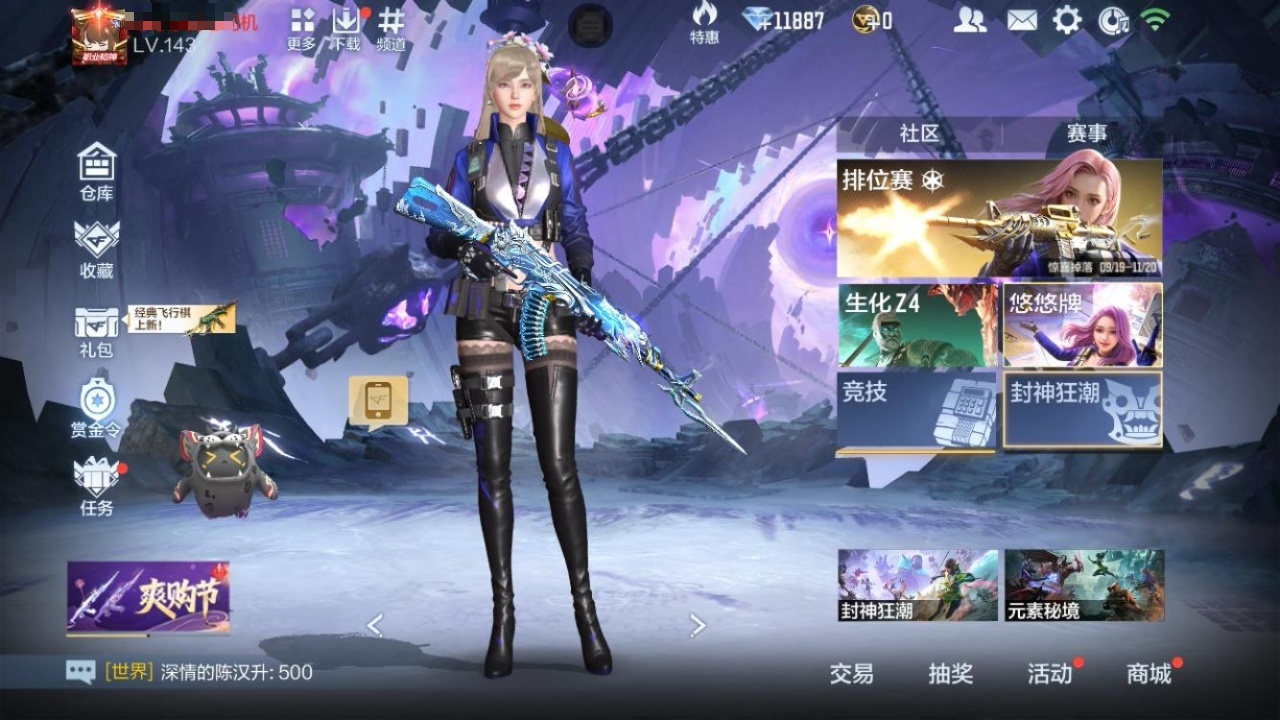Open the 礼包 gift pack menu

(97, 331)
